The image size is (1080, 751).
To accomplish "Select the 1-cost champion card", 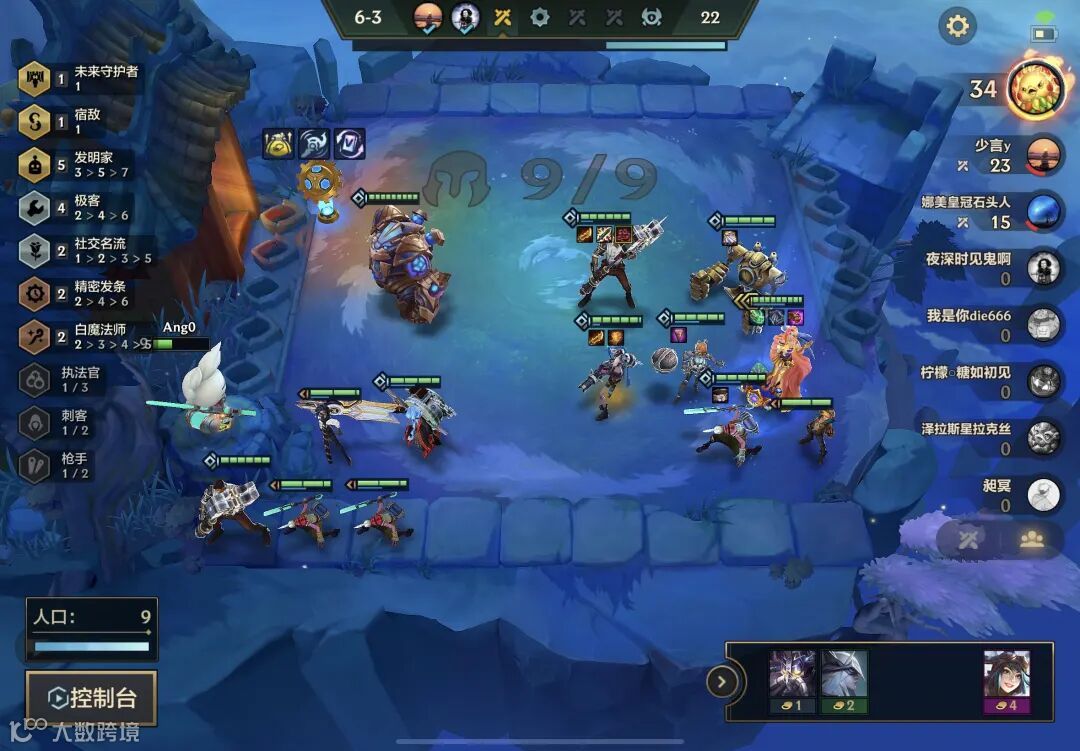I will click(x=791, y=680).
